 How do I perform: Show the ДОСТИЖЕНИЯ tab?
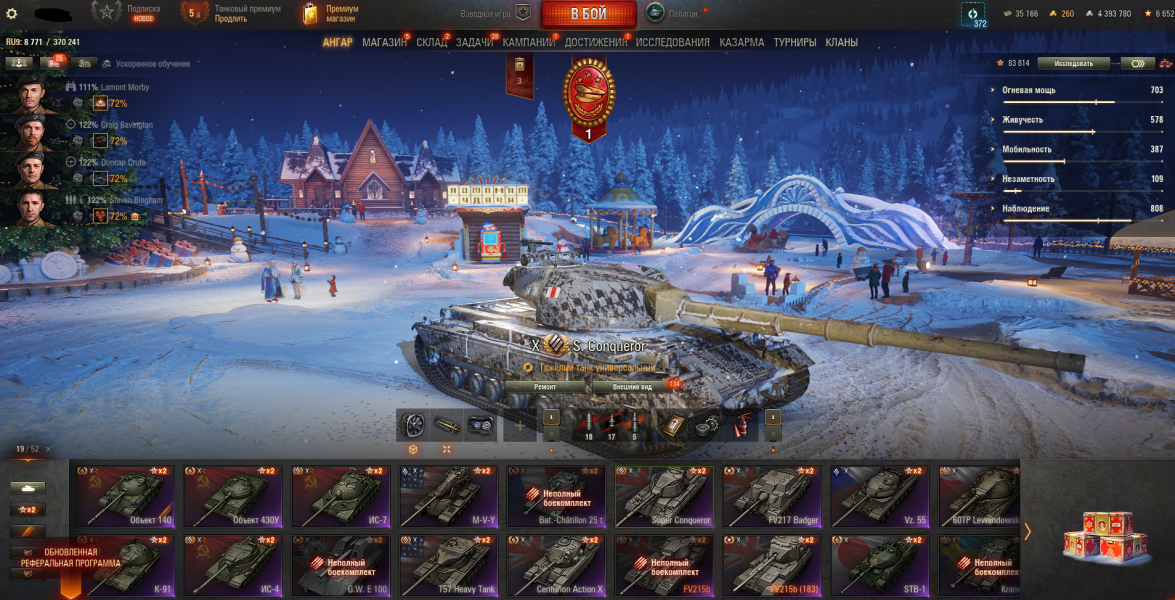(596, 43)
